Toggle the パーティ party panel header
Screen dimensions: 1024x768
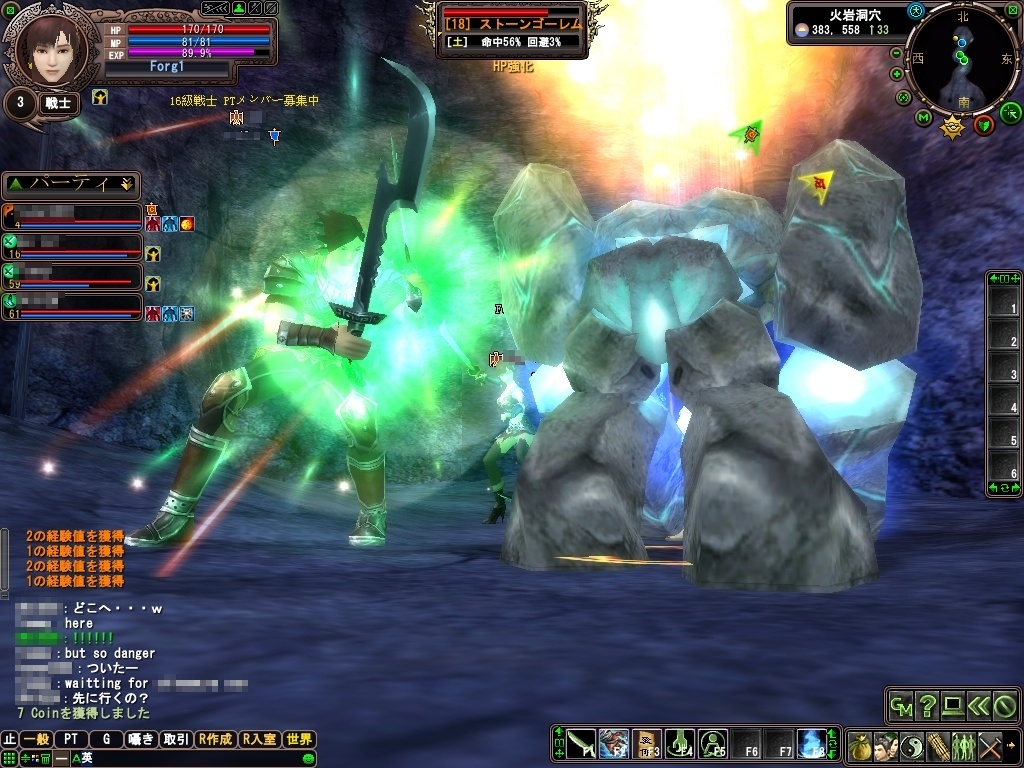click(x=71, y=185)
